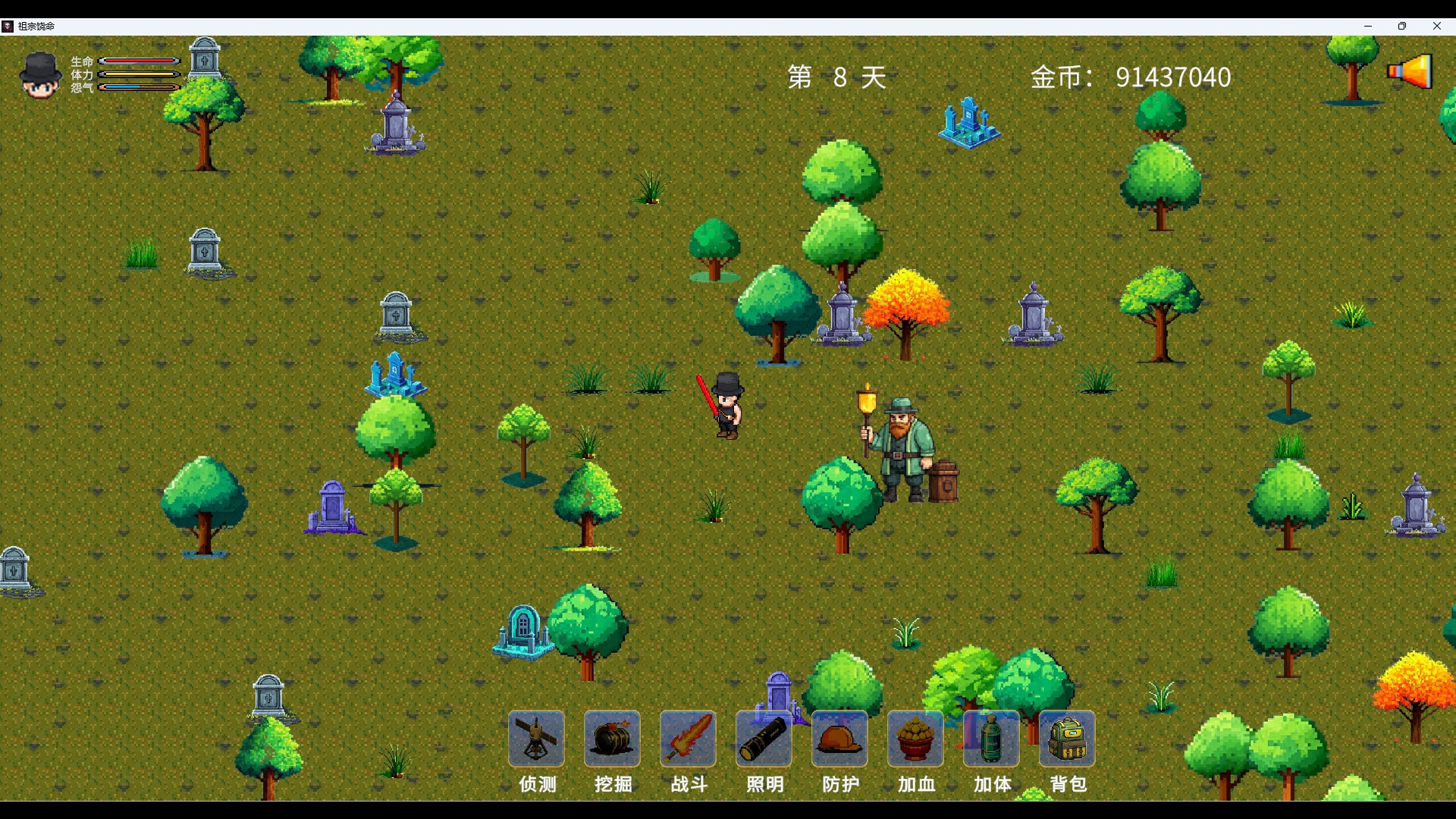Use the 加体 stamina bottle
1456x819 pixels.
click(991, 739)
